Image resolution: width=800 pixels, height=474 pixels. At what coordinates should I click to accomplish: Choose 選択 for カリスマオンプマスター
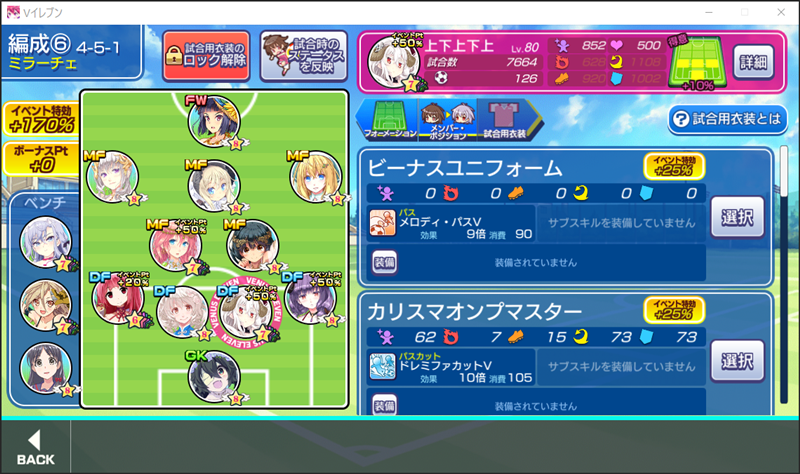click(737, 360)
